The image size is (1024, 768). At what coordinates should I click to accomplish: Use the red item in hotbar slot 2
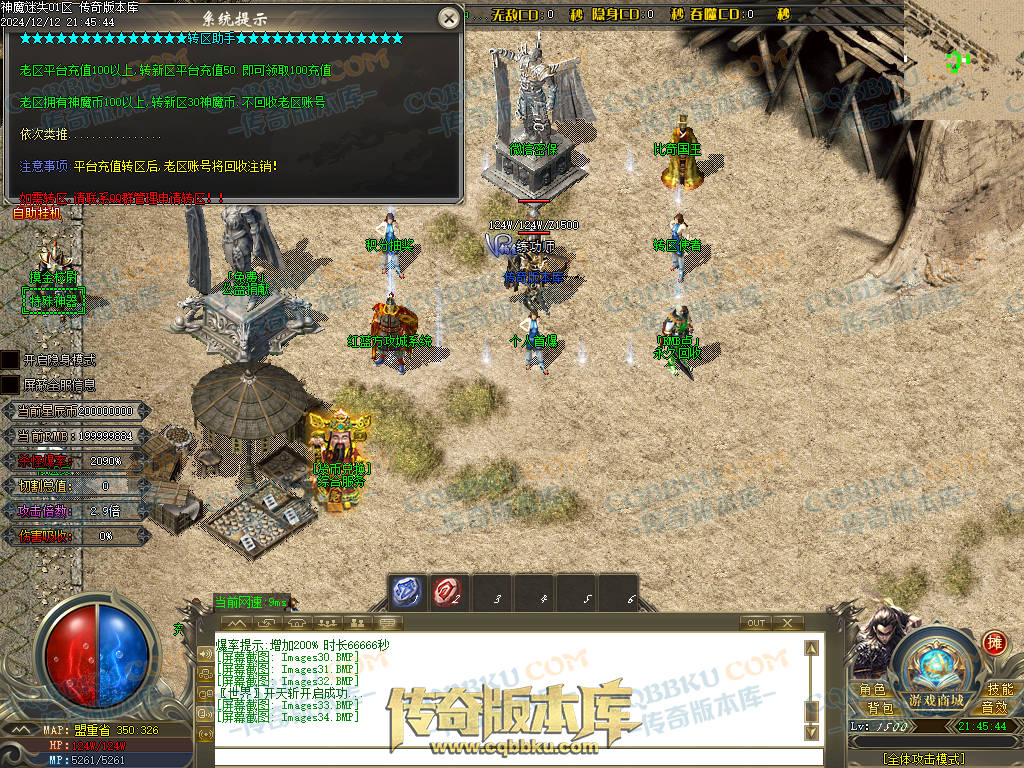pyautogui.click(x=447, y=593)
